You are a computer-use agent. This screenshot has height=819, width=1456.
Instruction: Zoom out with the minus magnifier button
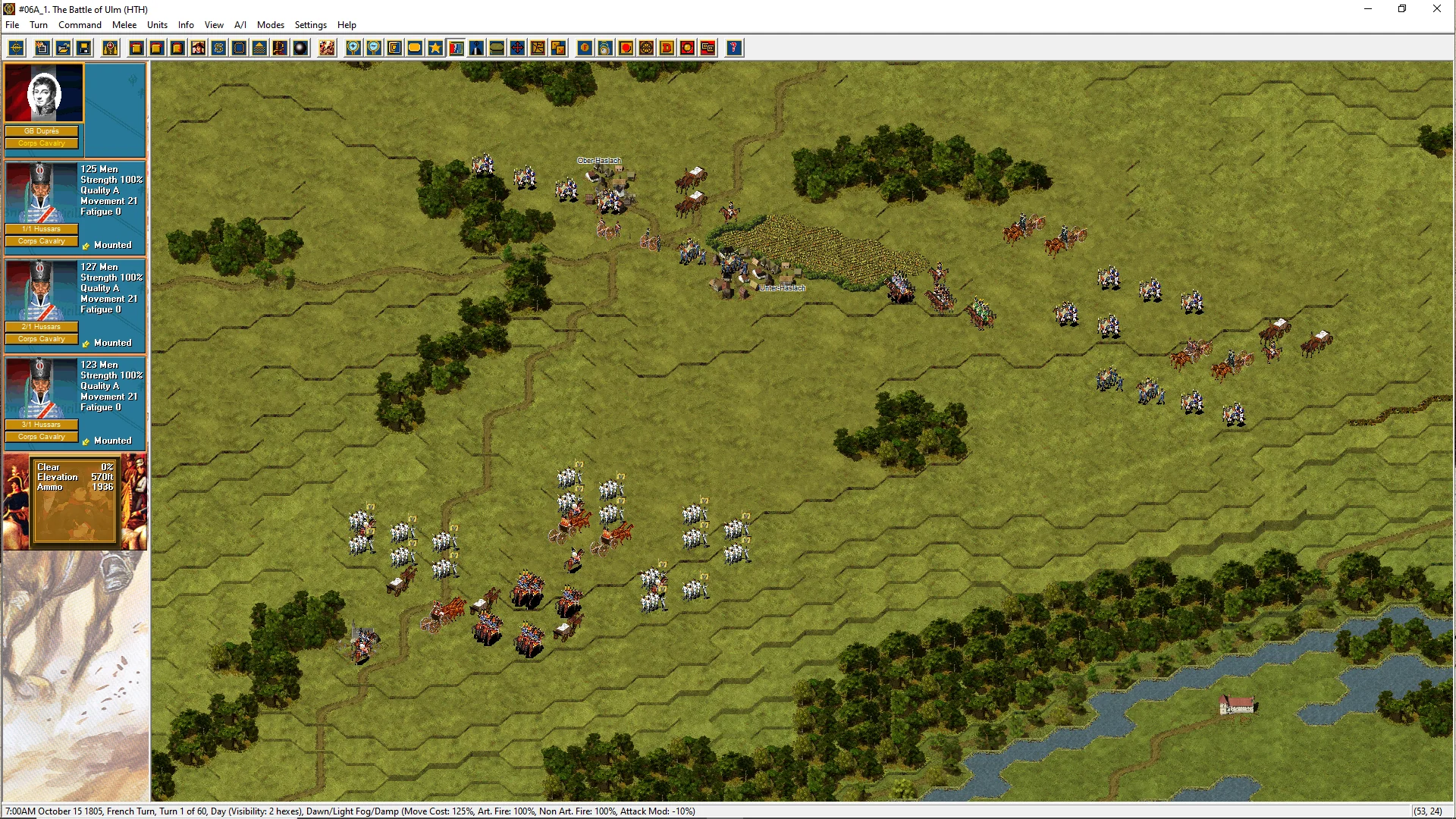(x=374, y=49)
